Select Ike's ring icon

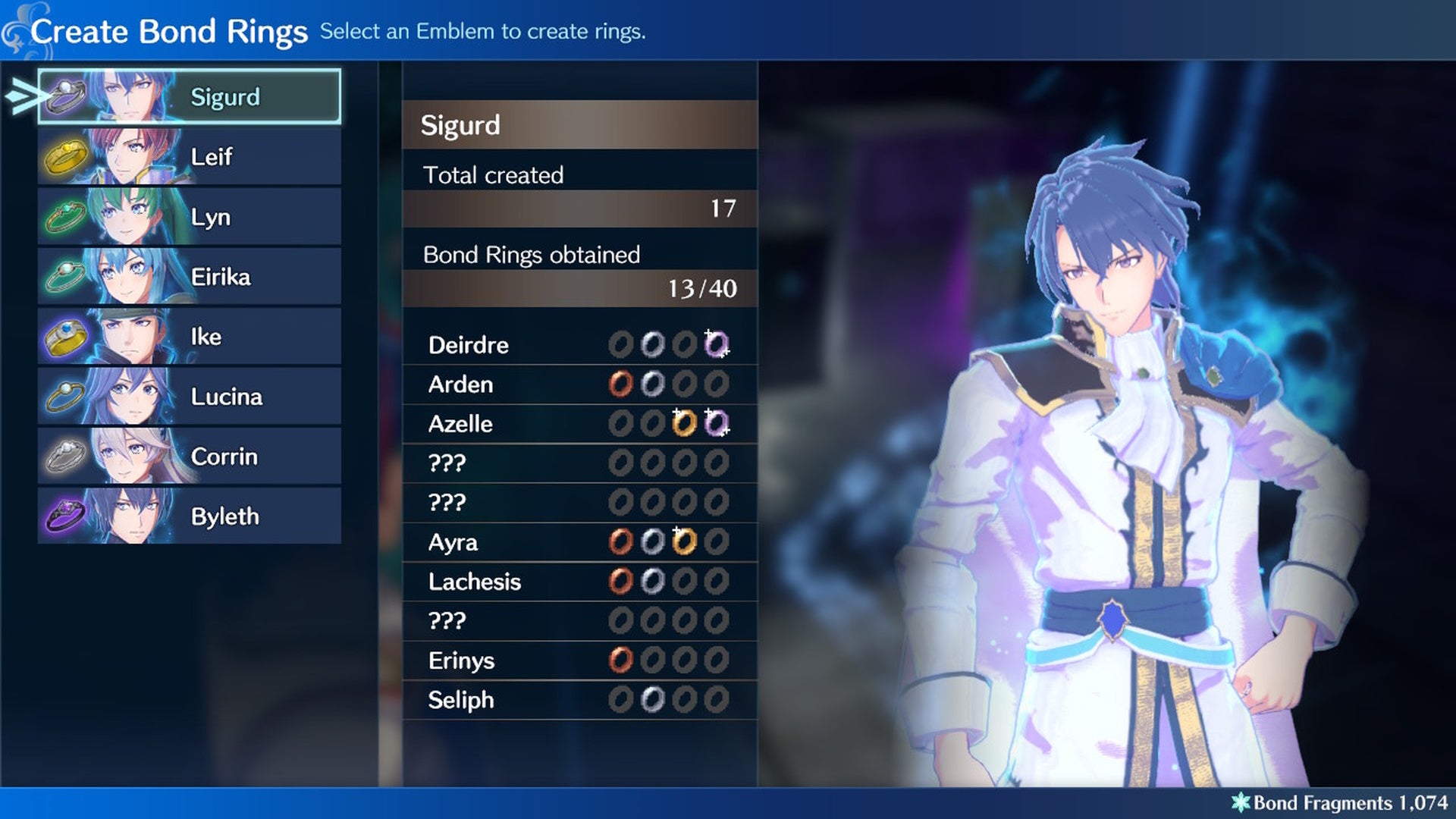(x=67, y=334)
